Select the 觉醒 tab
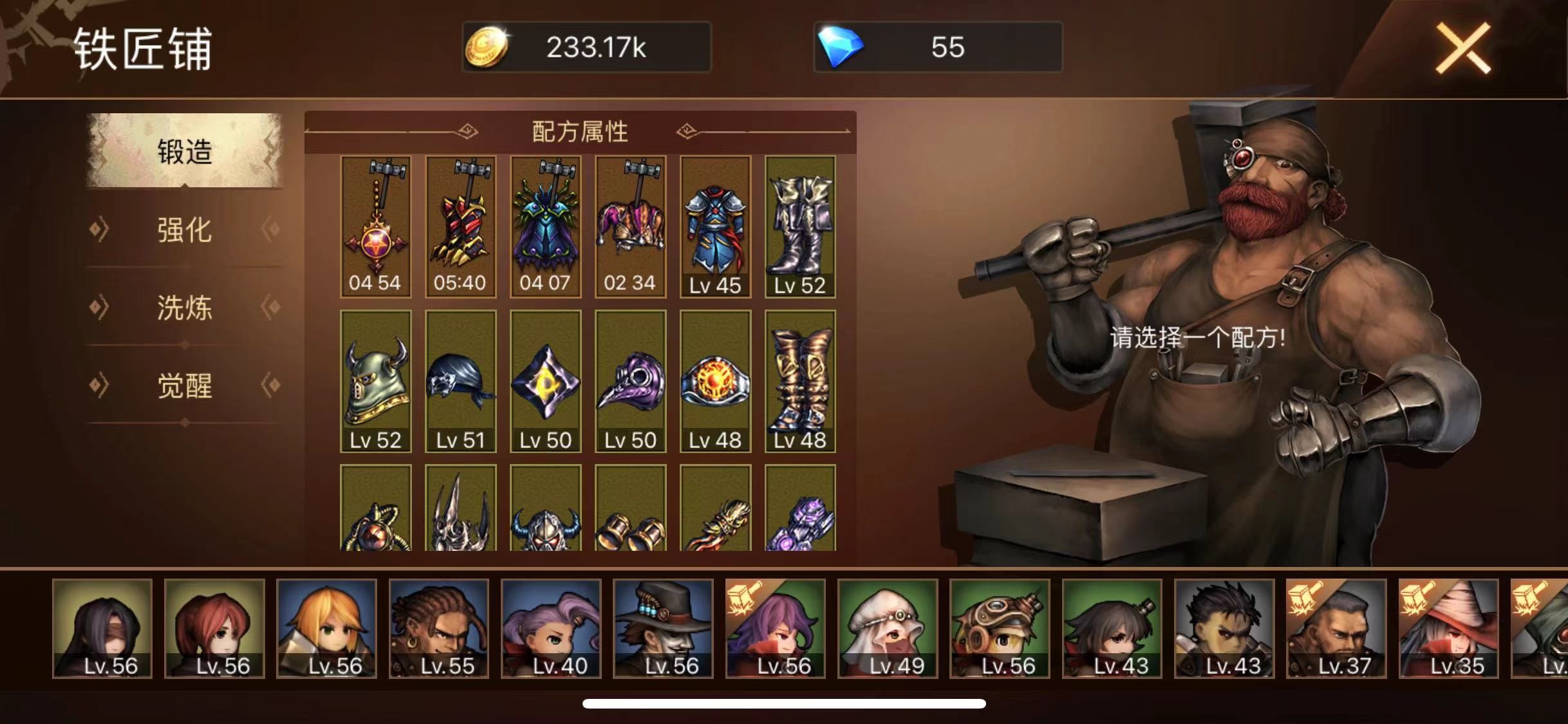This screenshot has height=724, width=1568. [x=185, y=386]
